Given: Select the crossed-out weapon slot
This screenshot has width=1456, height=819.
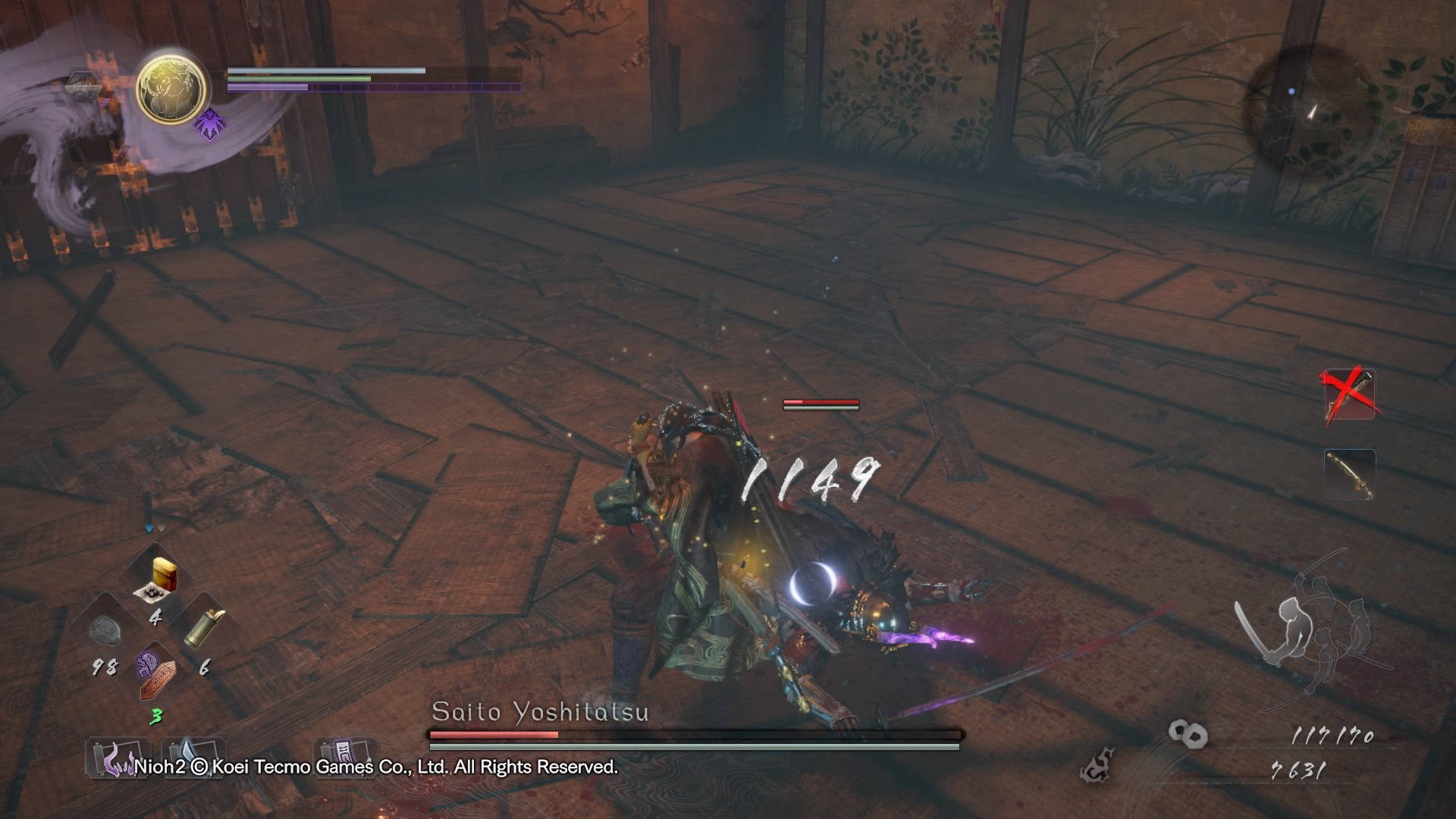Looking at the screenshot, I should click(x=1350, y=394).
